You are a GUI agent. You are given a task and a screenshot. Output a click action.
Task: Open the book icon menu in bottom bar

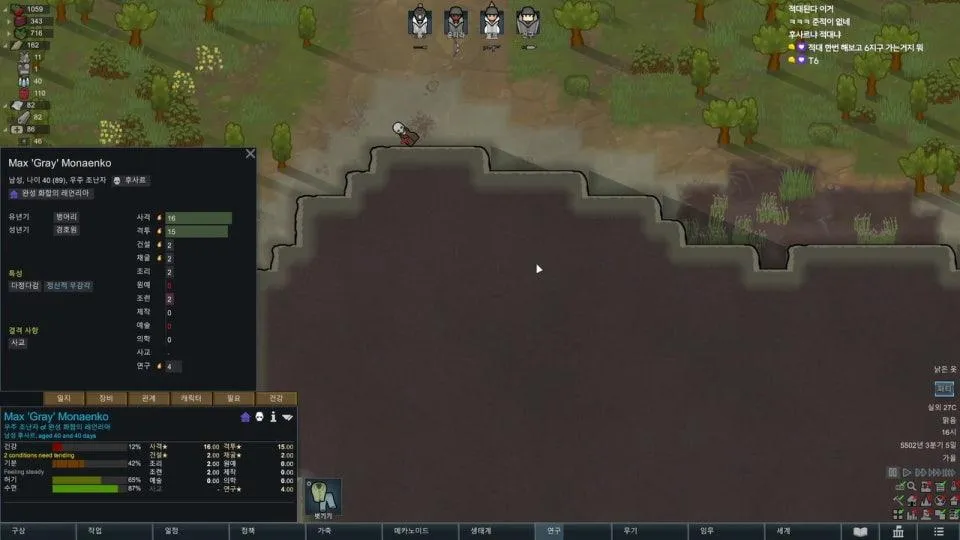(860, 531)
